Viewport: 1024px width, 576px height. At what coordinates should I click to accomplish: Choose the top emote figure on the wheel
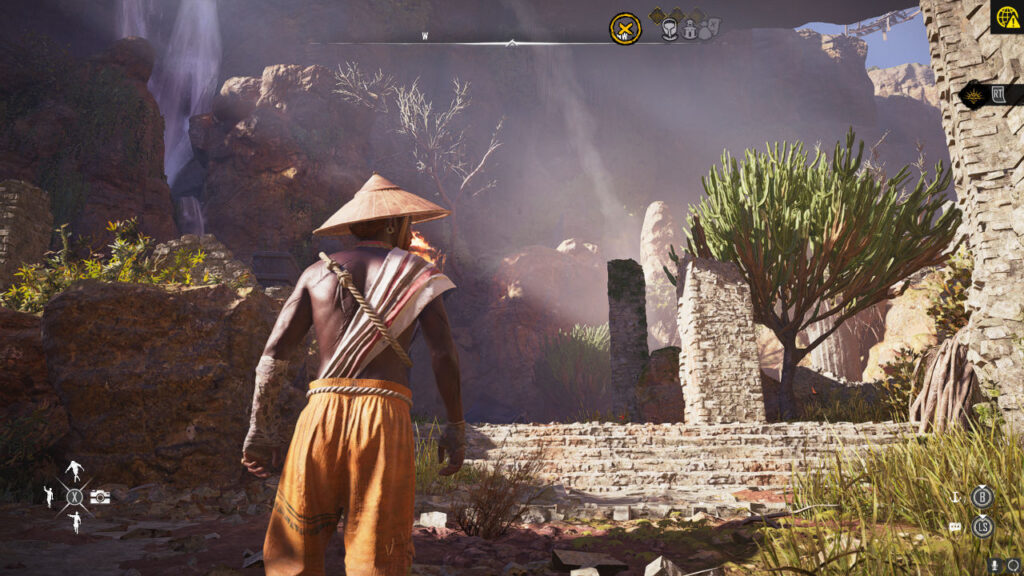tap(74, 470)
